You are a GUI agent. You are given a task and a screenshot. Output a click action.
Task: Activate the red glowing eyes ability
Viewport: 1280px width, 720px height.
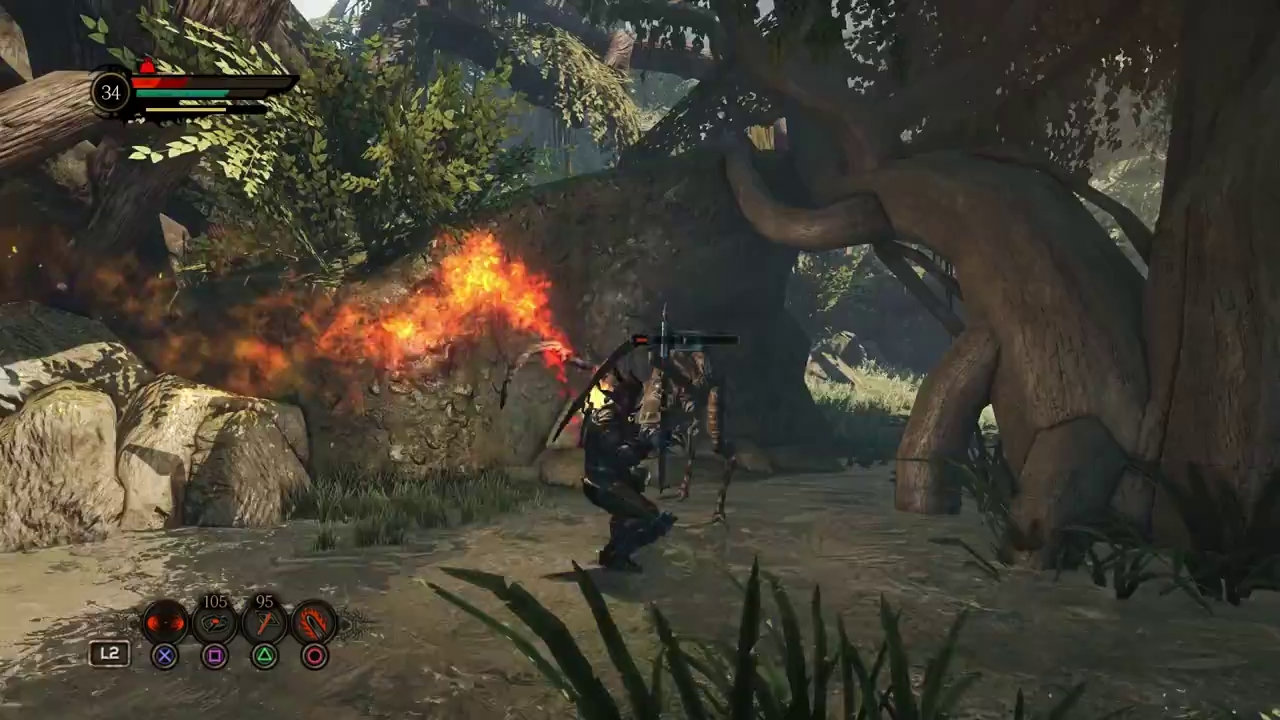point(165,623)
